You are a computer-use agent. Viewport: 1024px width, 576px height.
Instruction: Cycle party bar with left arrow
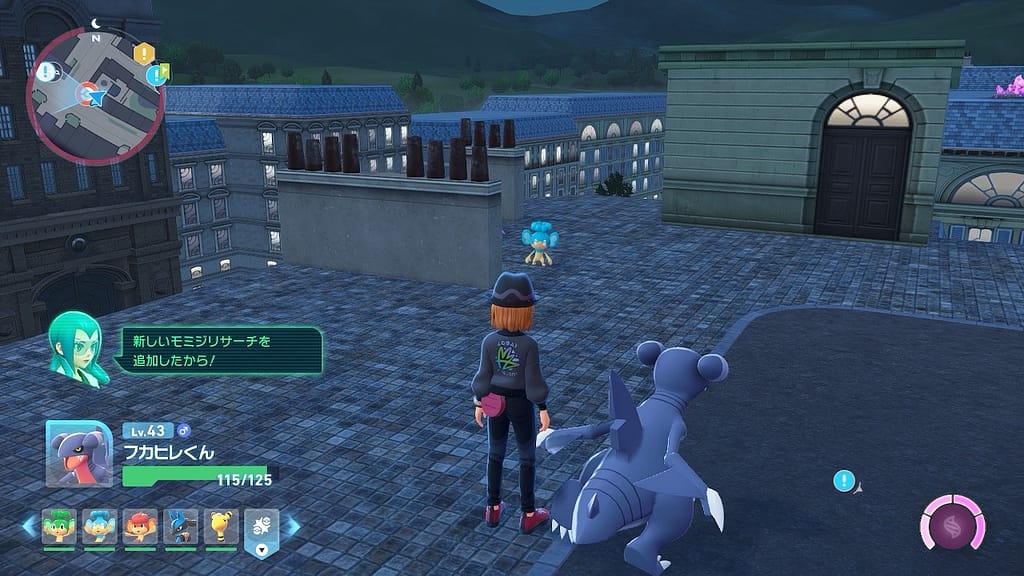pyautogui.click(x=28, y=526)
